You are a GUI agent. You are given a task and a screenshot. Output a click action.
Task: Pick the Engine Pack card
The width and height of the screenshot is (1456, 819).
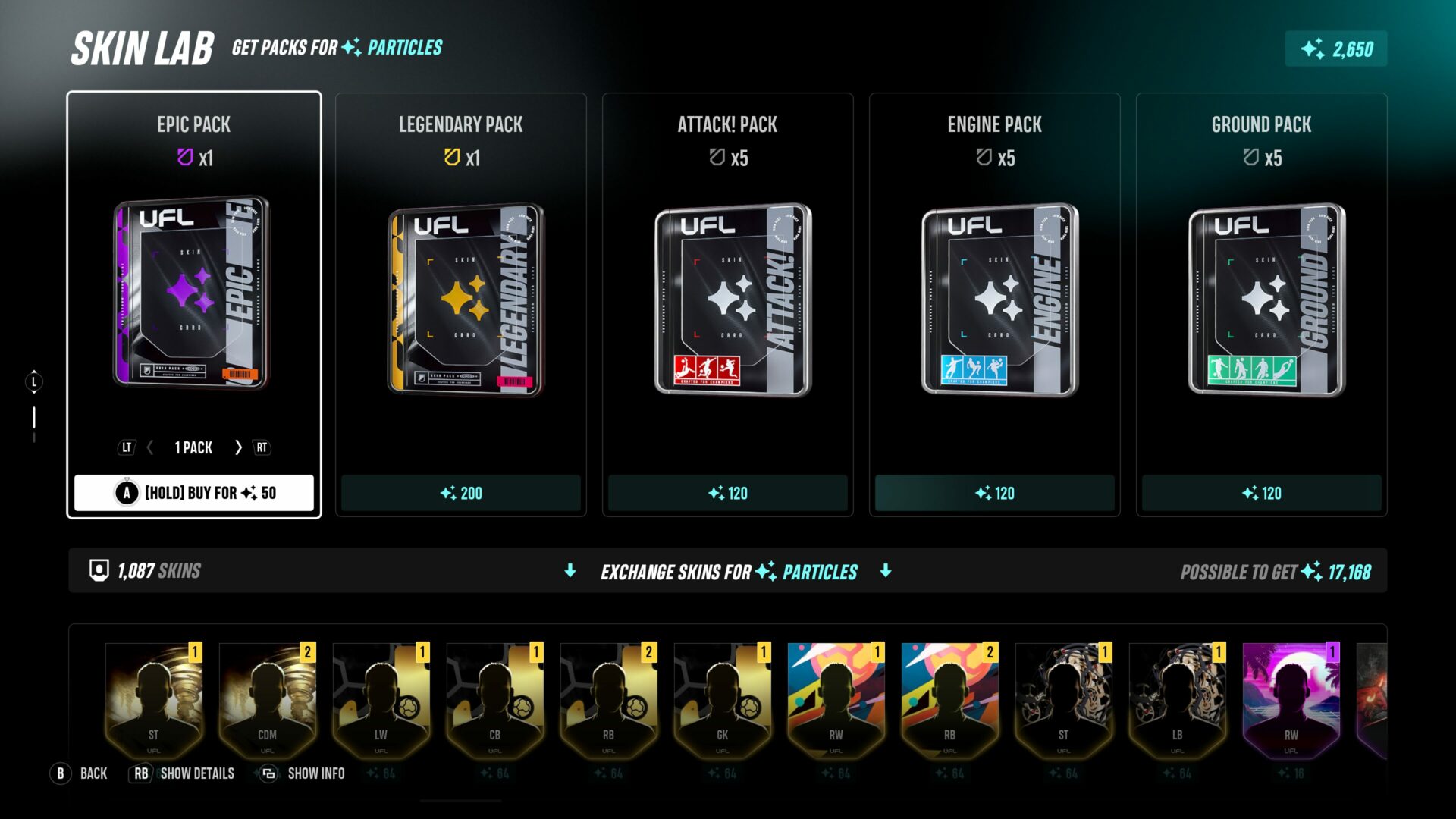tap(994, 296)
